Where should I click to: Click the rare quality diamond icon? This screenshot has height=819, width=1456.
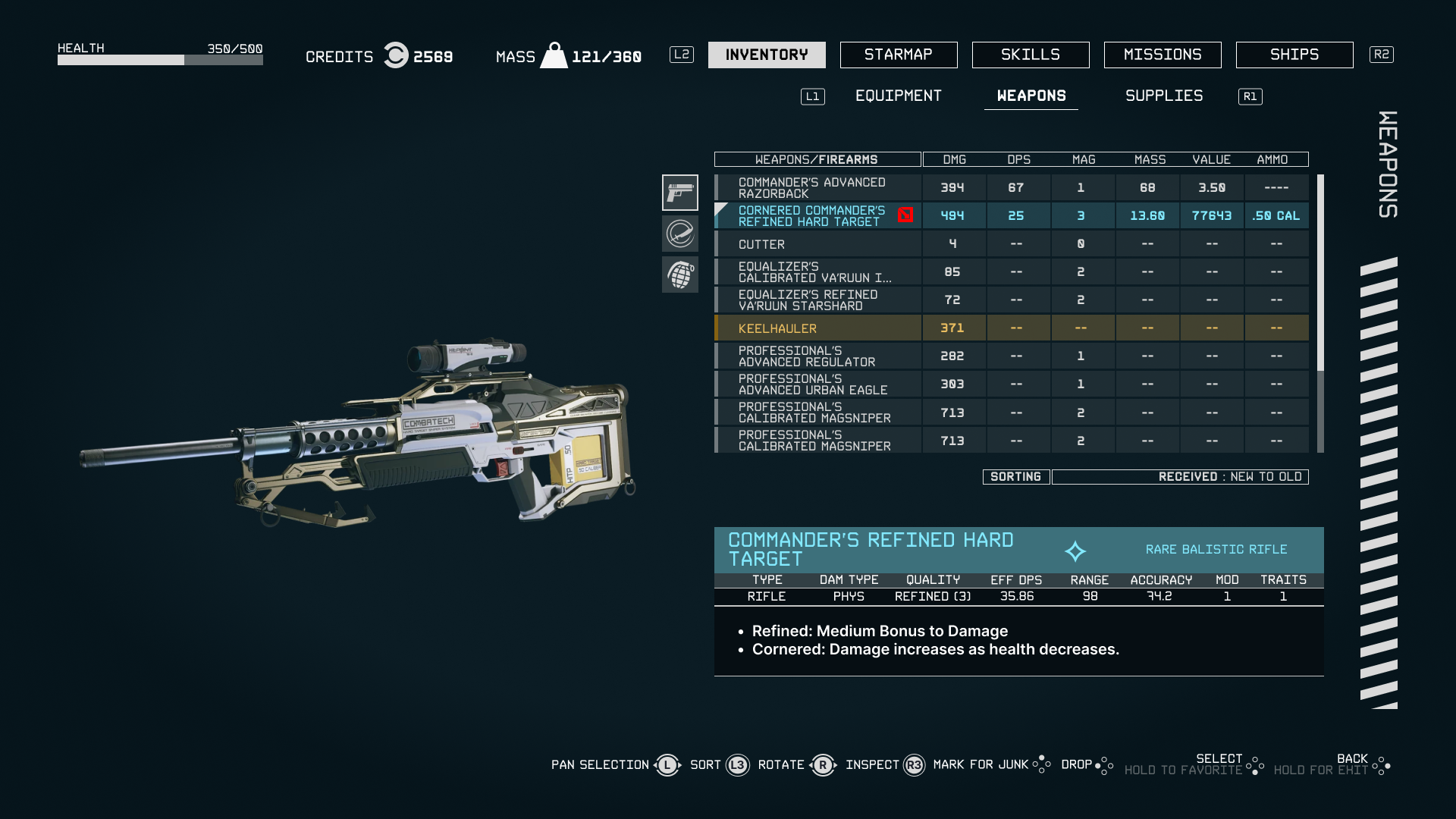[x=1076, y=549]
